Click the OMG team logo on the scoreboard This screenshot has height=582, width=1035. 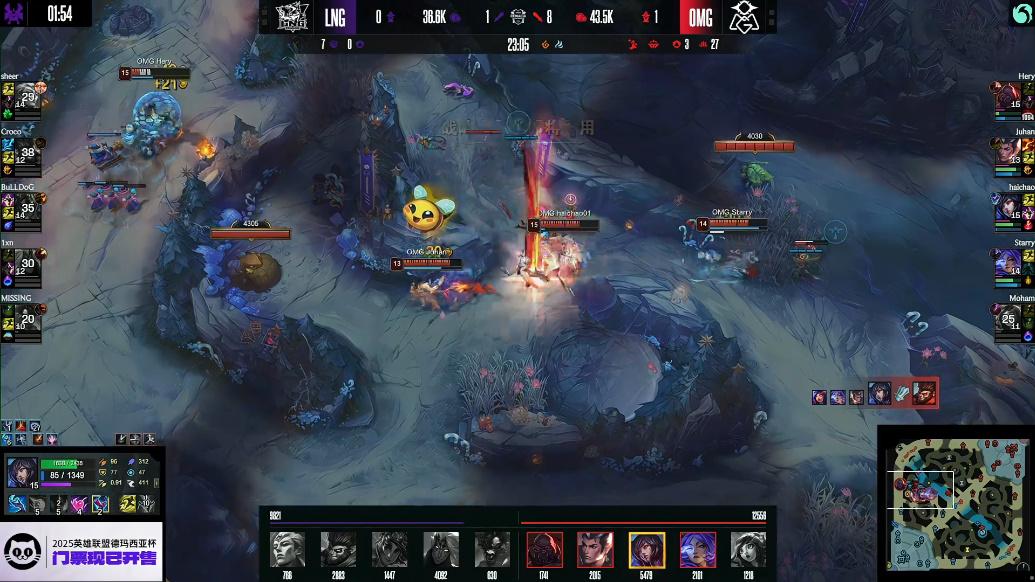click(742, 17)
